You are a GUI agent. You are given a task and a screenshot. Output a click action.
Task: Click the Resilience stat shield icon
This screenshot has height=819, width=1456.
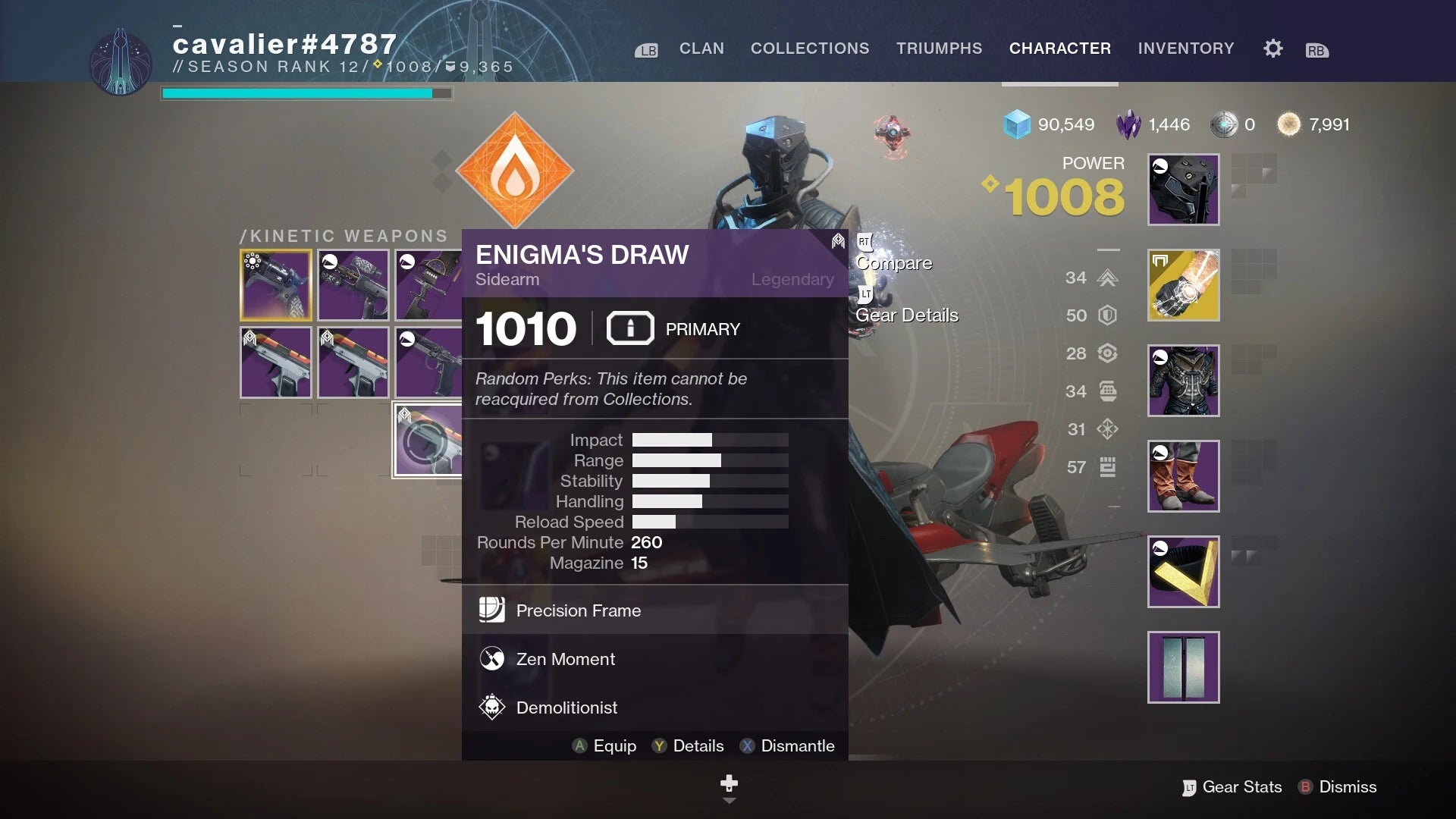point(1108,315)
